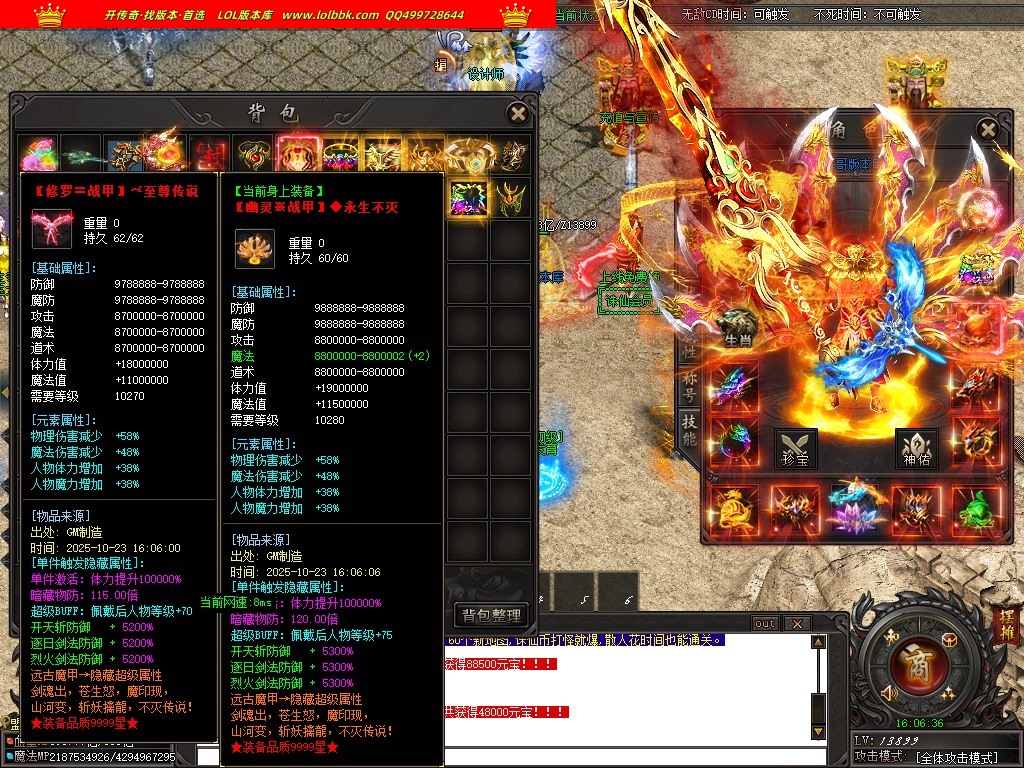
Task: Switch to the 技能 skills tab
Action: [x=690, y=427]
